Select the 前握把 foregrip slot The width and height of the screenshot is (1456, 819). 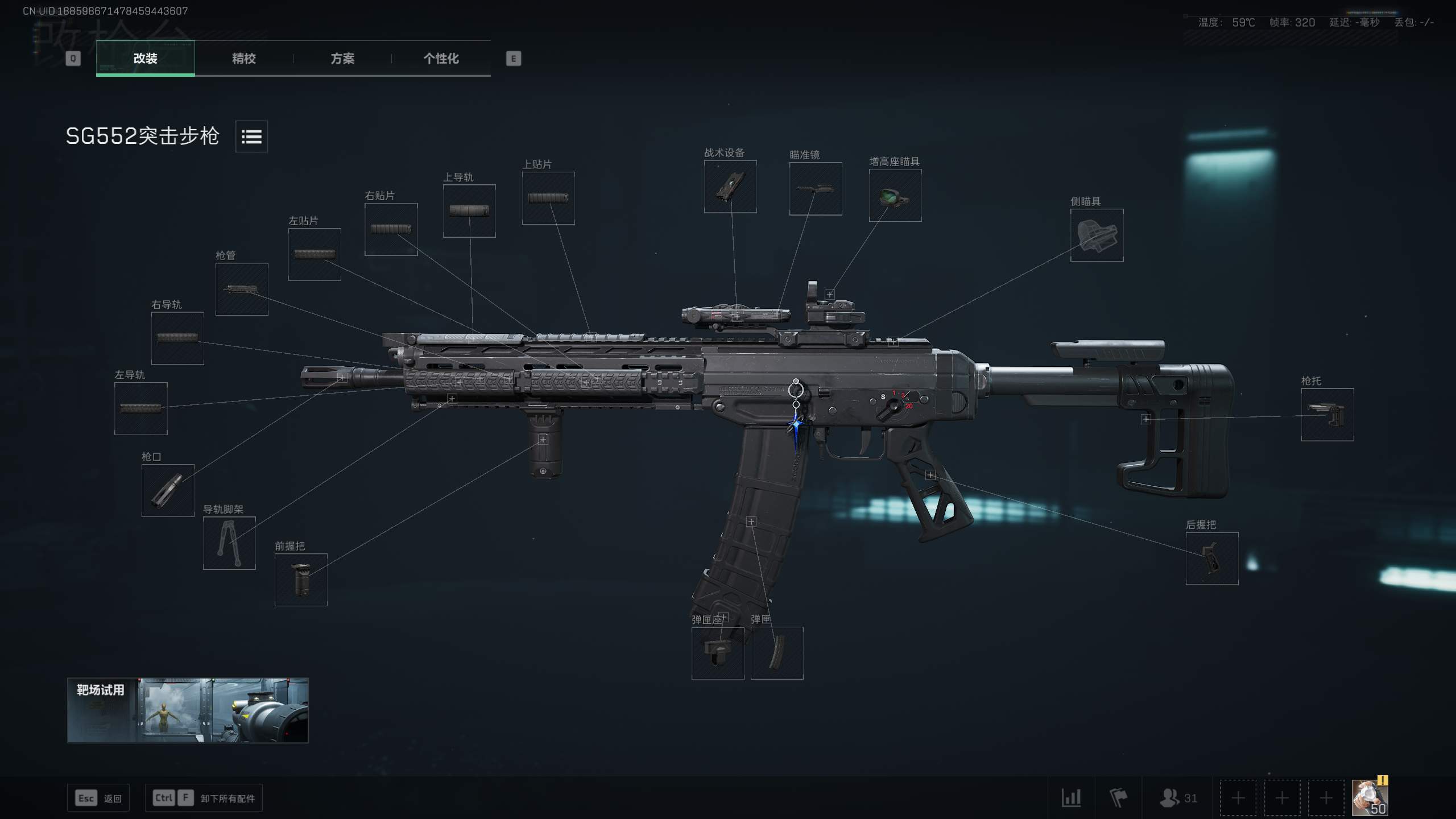point(301,580)
